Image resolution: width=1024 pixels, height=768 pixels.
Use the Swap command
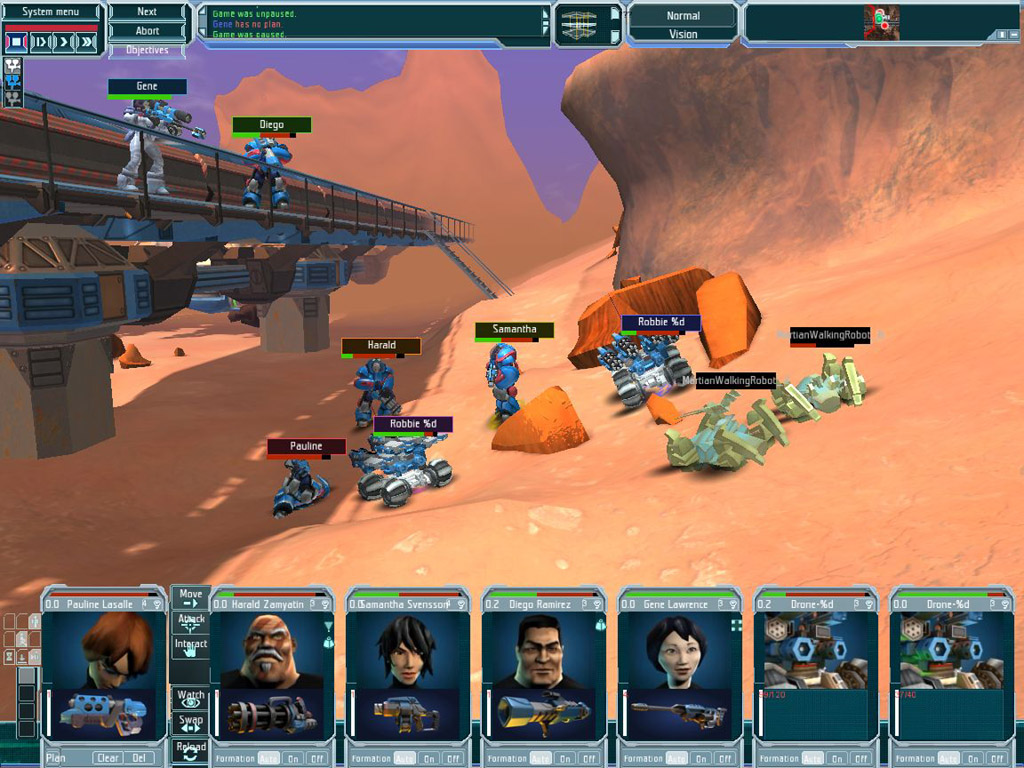[190, 723]
